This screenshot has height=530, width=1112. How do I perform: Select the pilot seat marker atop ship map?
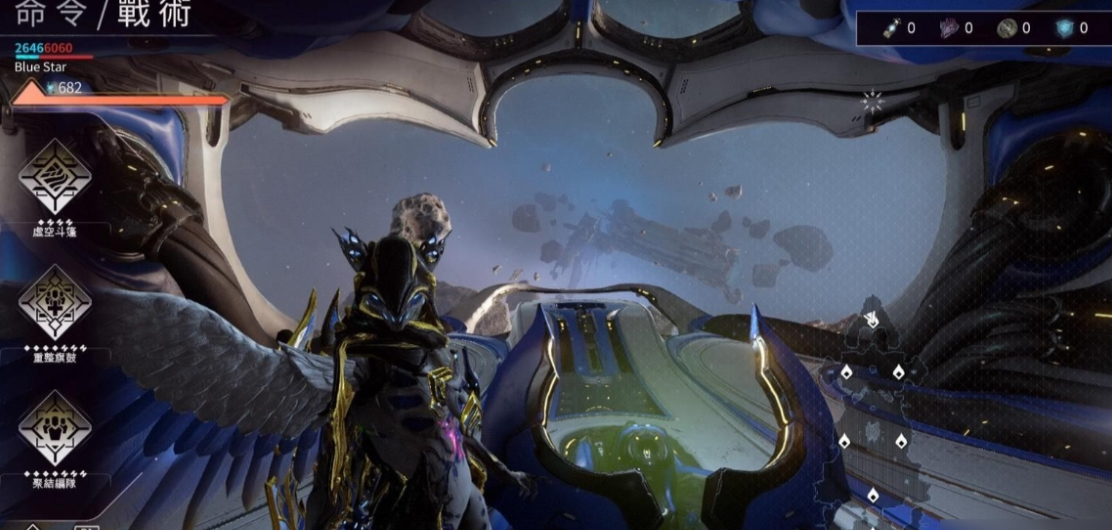(x=871, y=321)
